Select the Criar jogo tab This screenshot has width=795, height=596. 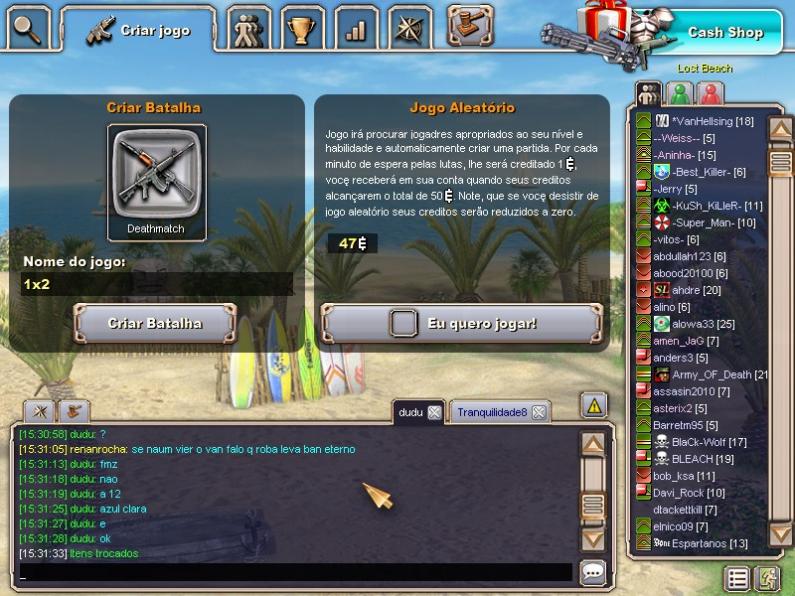(x=139, y=30)
